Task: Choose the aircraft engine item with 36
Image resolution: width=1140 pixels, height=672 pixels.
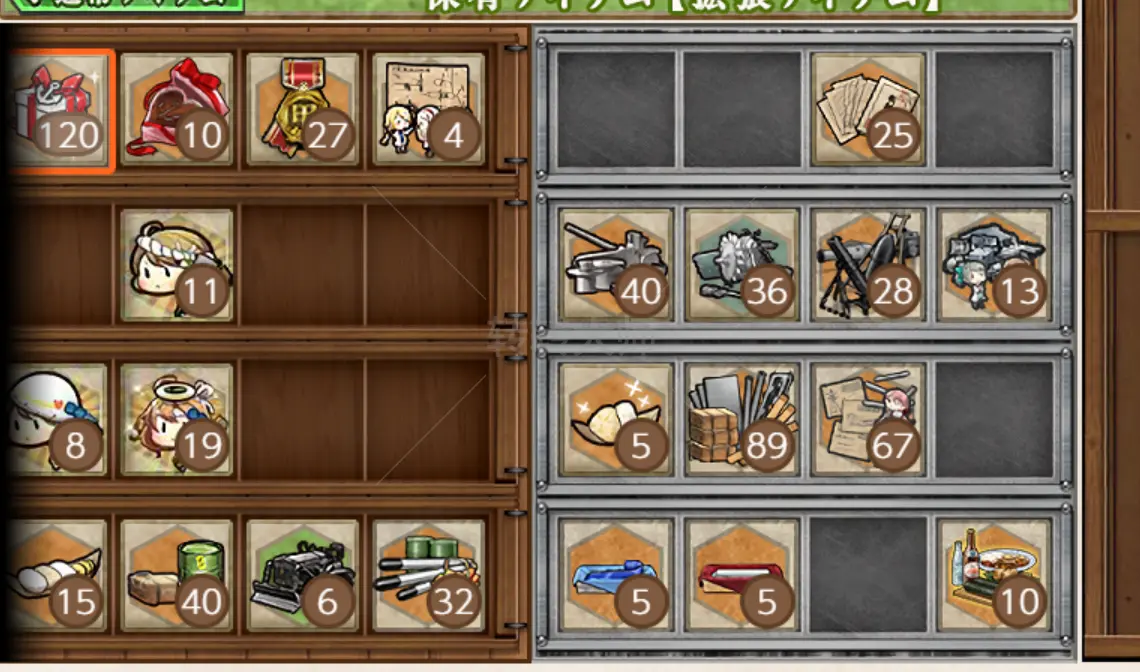Action: tap(742, 265)
